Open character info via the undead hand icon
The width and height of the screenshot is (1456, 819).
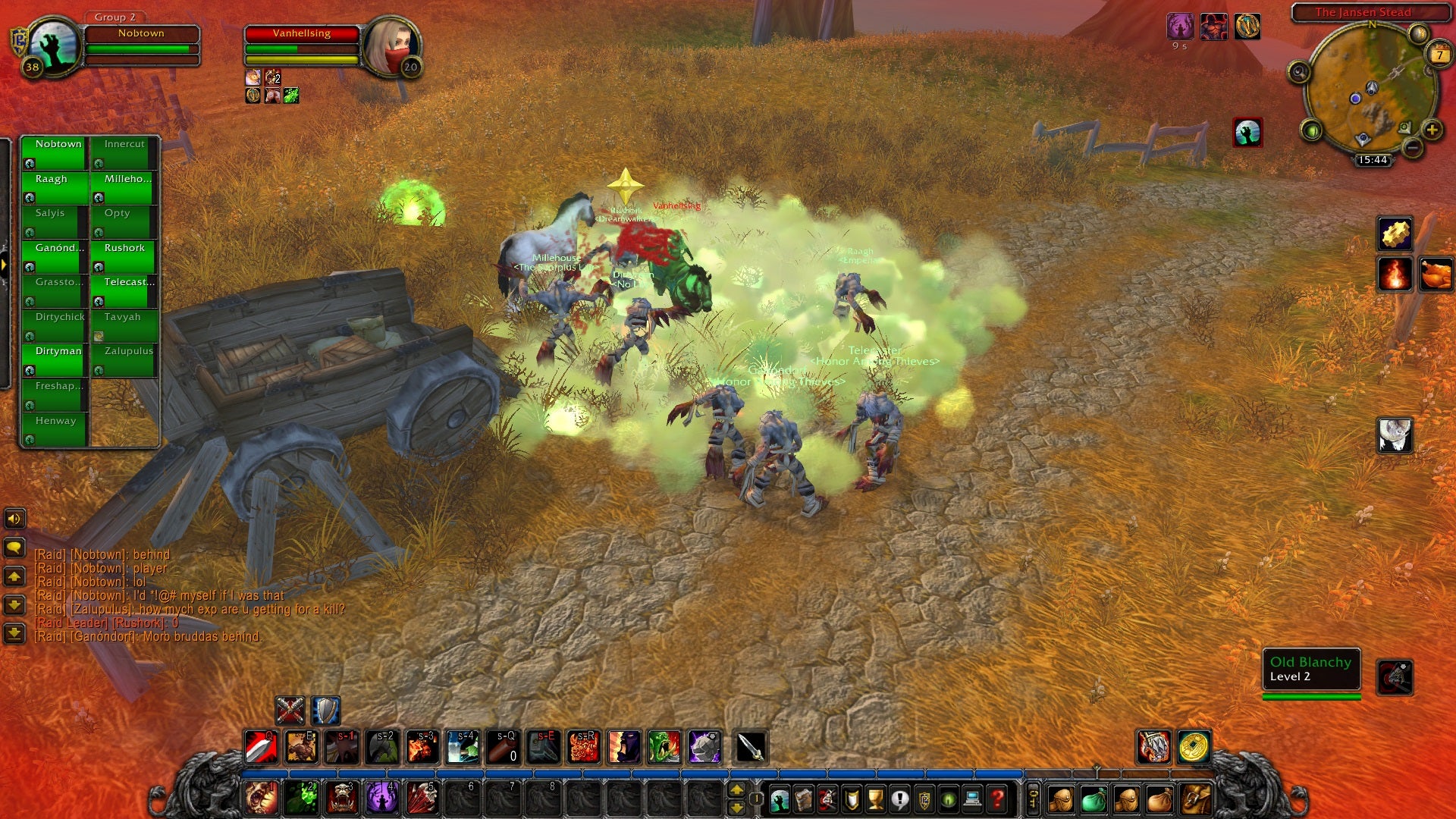click(778, 799)
